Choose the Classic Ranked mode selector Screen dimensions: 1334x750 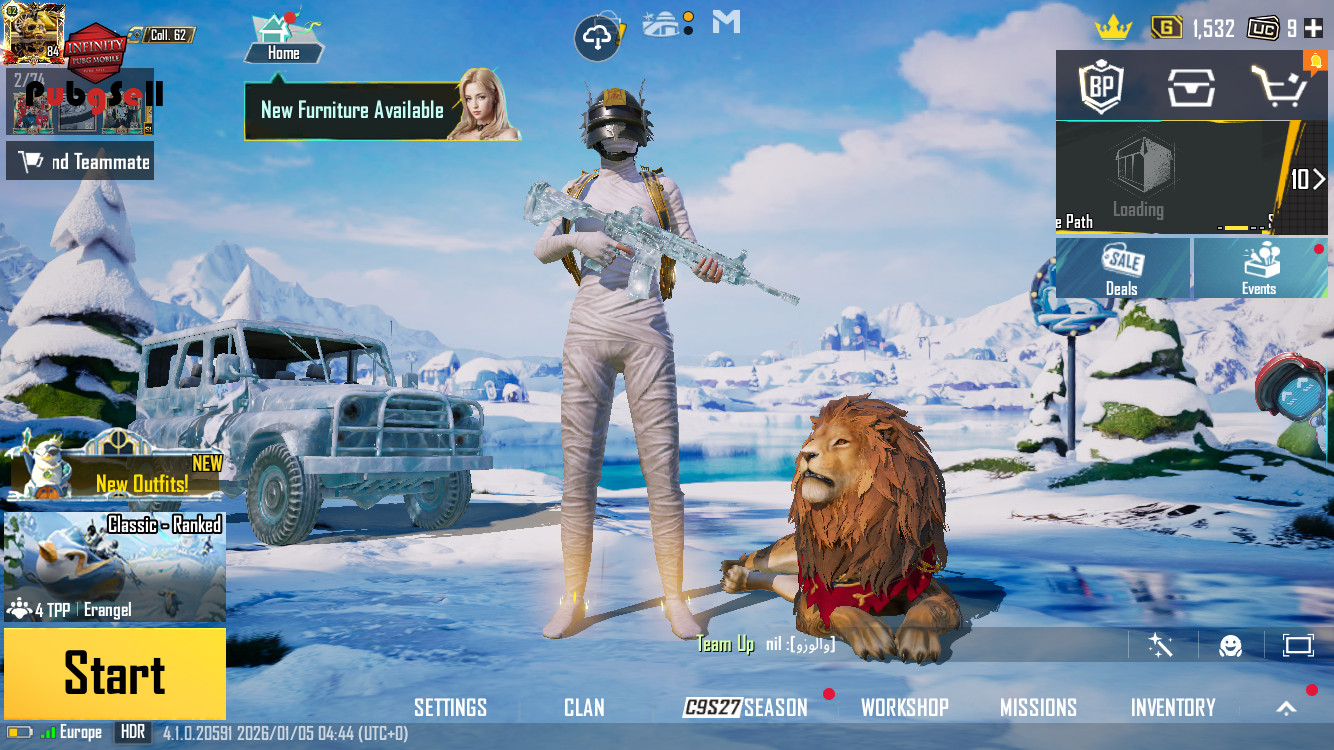(x=114, y=566)
